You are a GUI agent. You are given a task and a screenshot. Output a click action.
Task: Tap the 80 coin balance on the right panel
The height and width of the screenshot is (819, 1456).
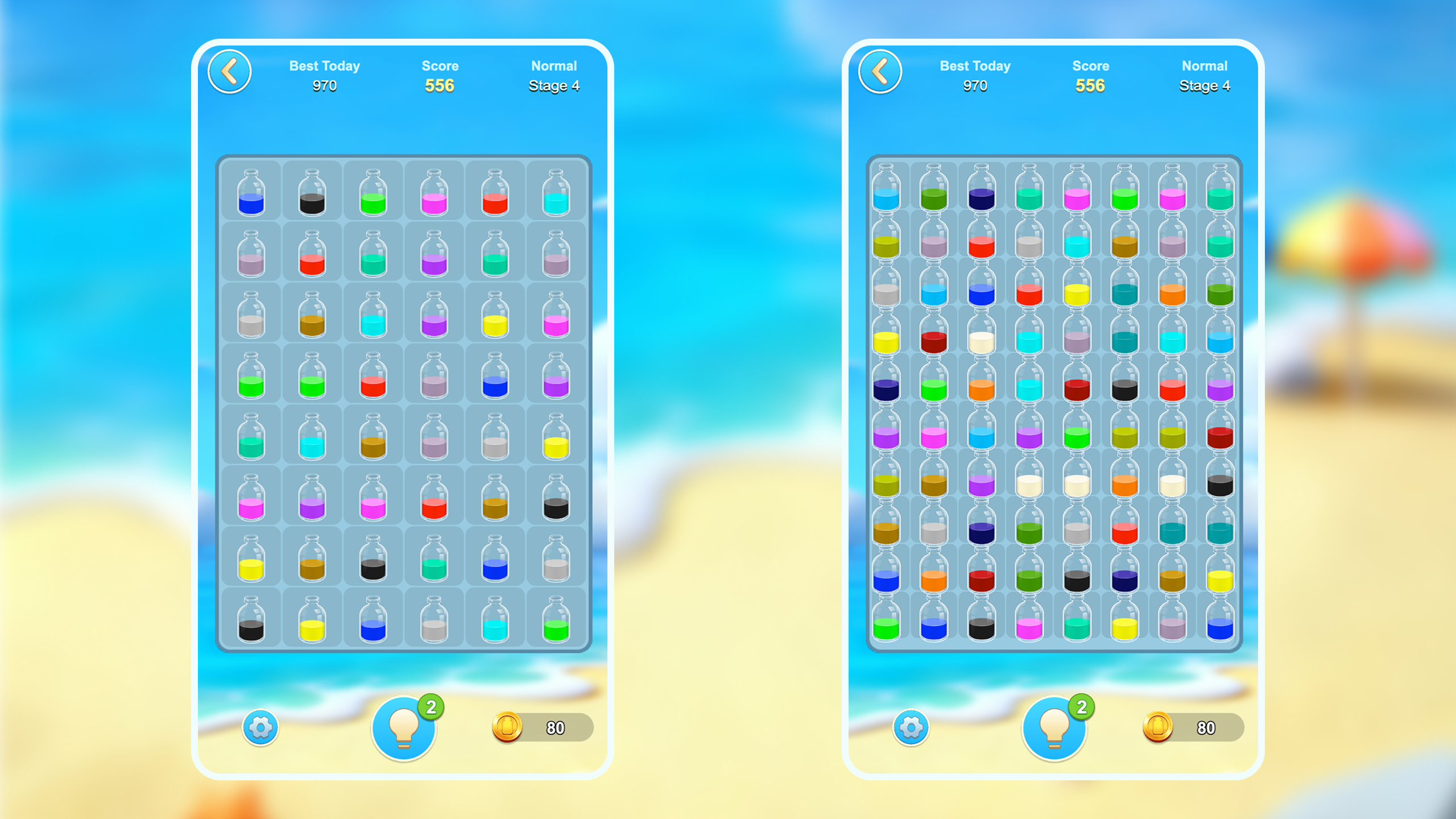(x=1207, y=729)
